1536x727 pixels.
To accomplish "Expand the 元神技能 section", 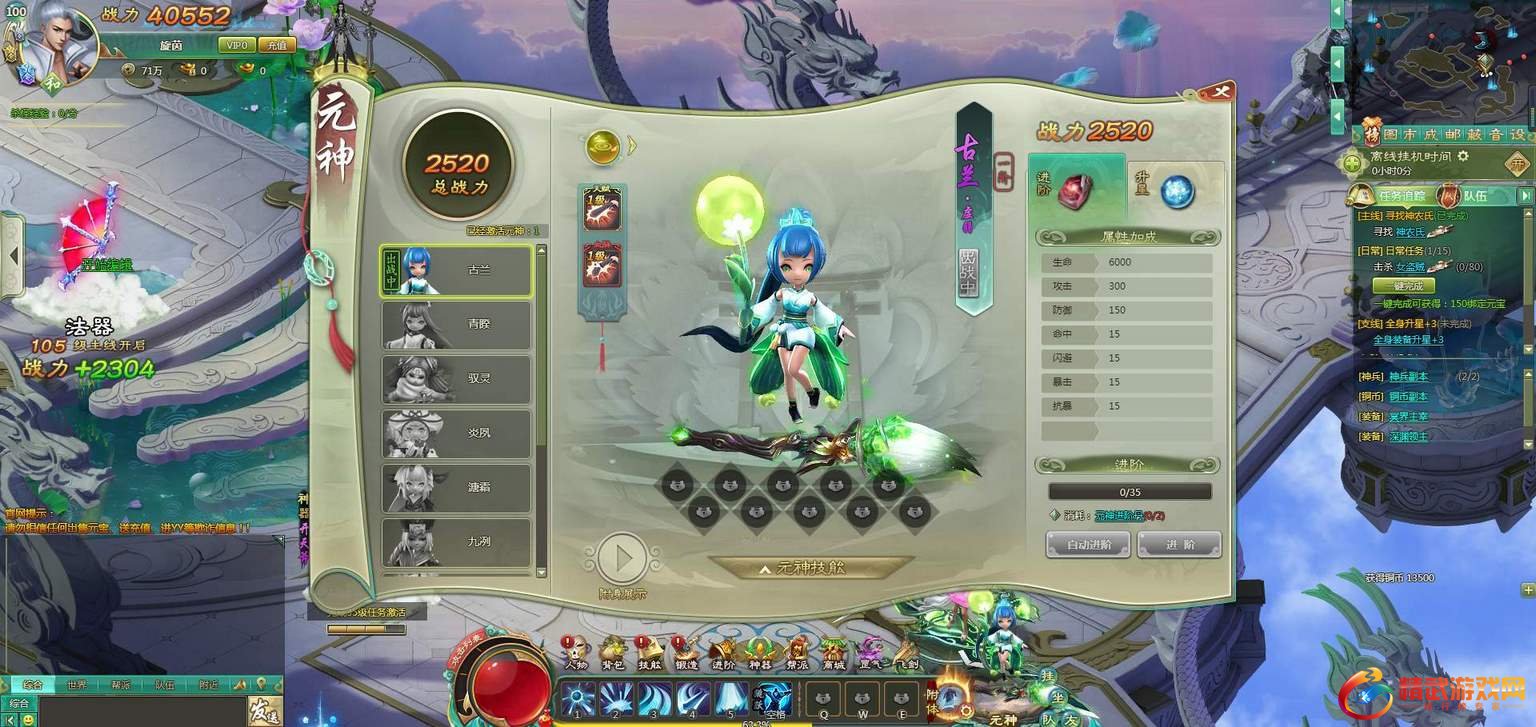I will 811,568.
